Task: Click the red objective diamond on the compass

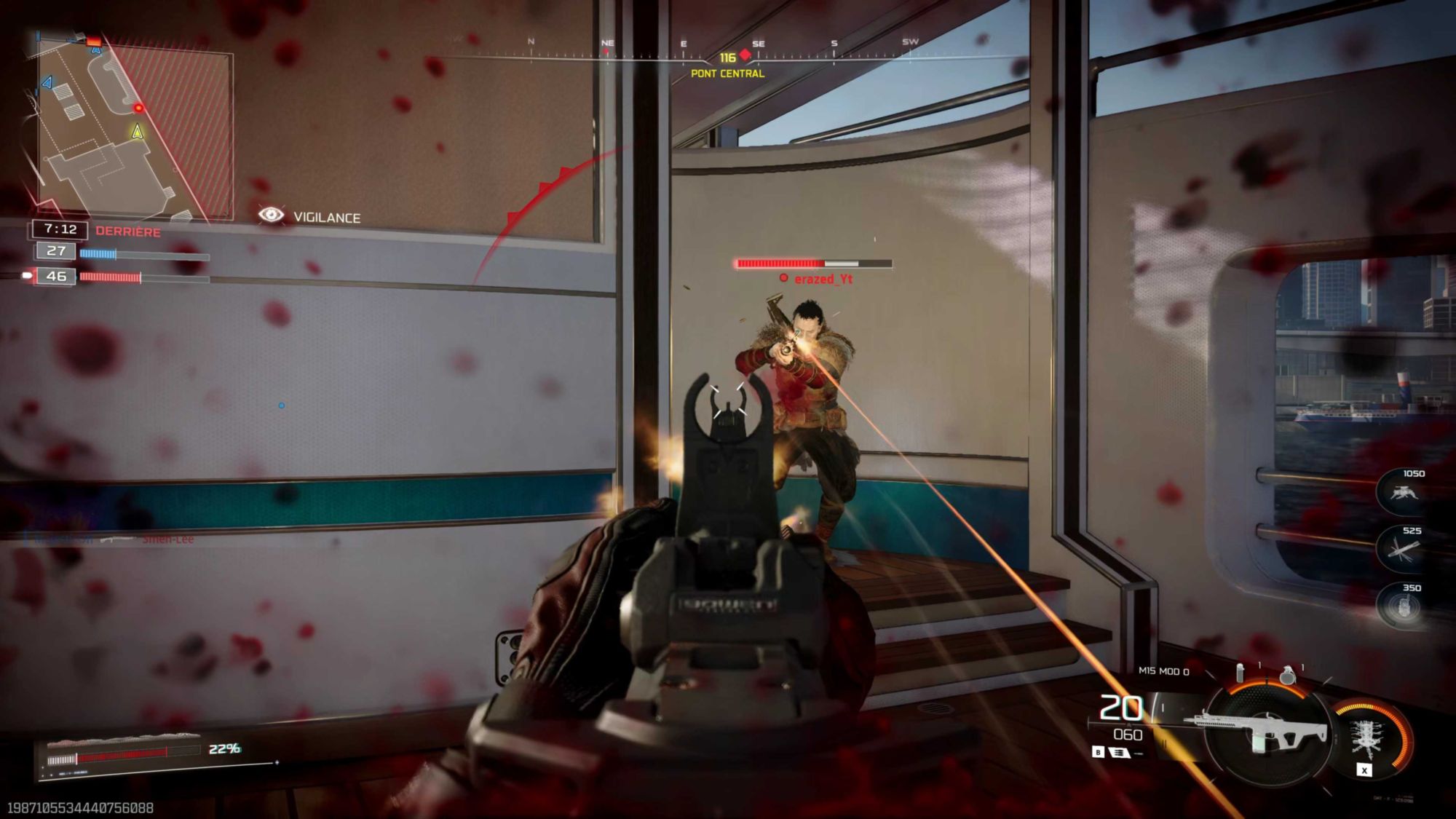Action: (745, 55)
